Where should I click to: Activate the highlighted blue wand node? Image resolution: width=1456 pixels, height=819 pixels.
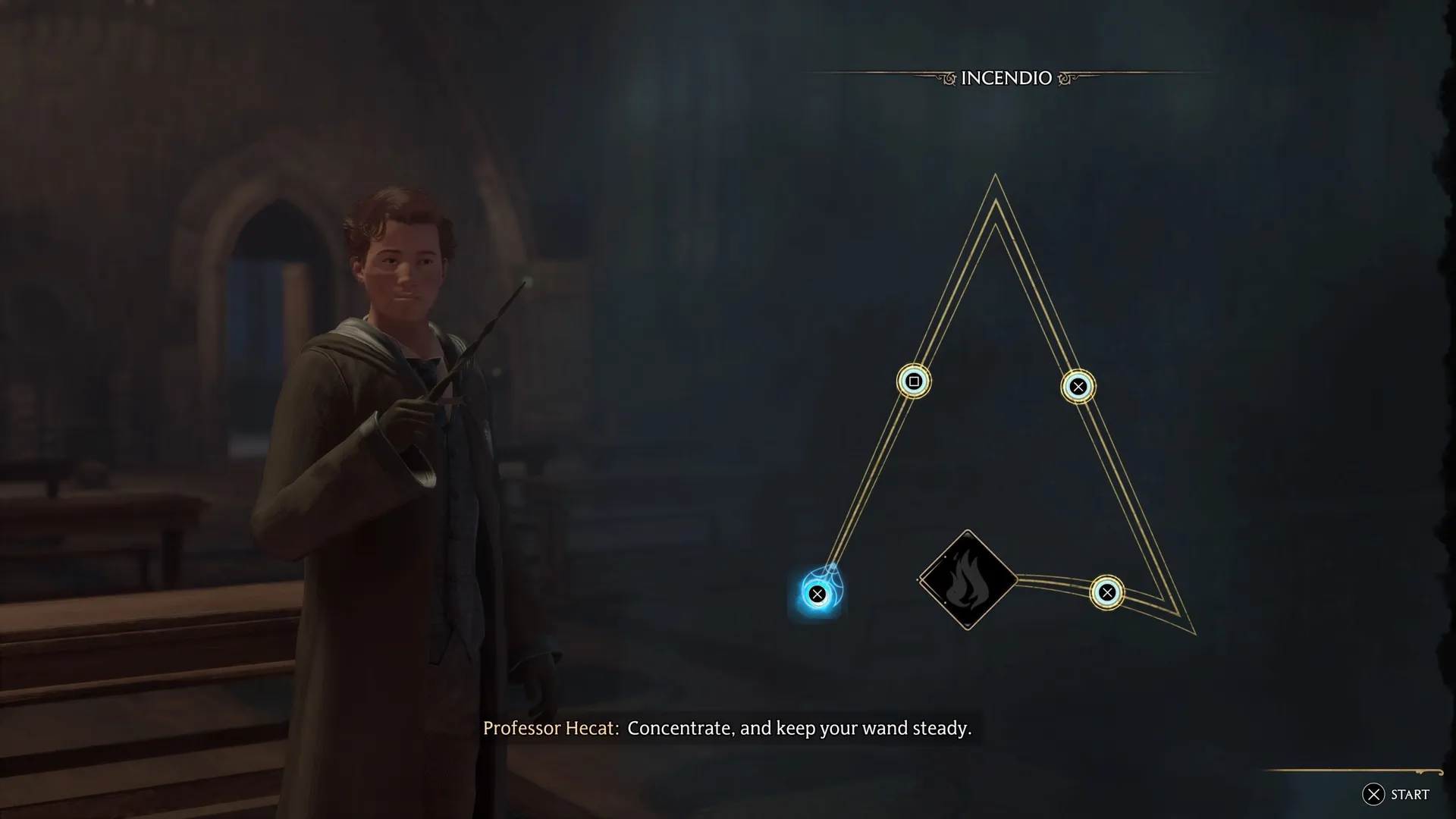pos(817,594)
